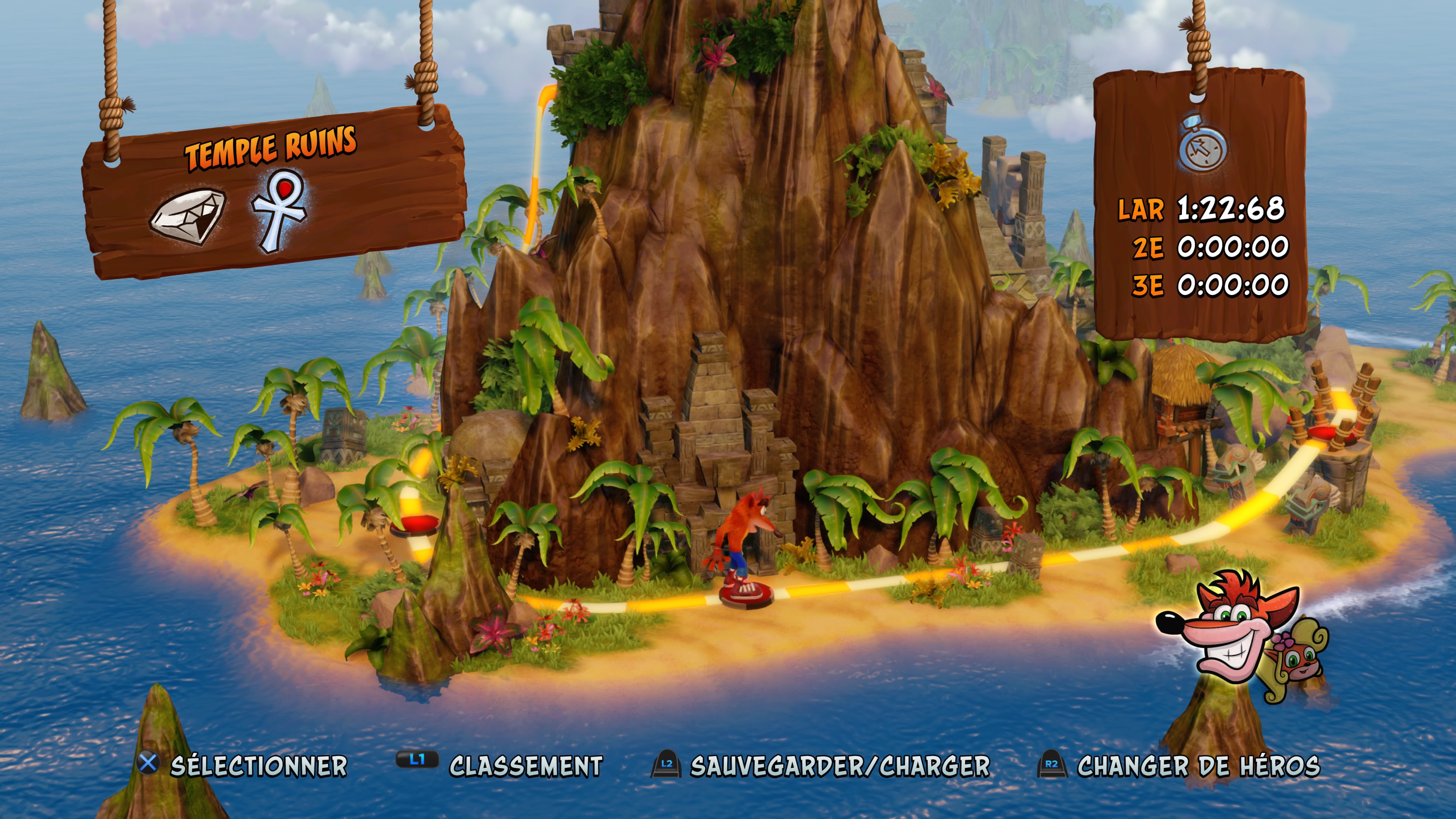
Task: Open the Sauvegarder/Charger menu
Action: [x=840, y=766]
